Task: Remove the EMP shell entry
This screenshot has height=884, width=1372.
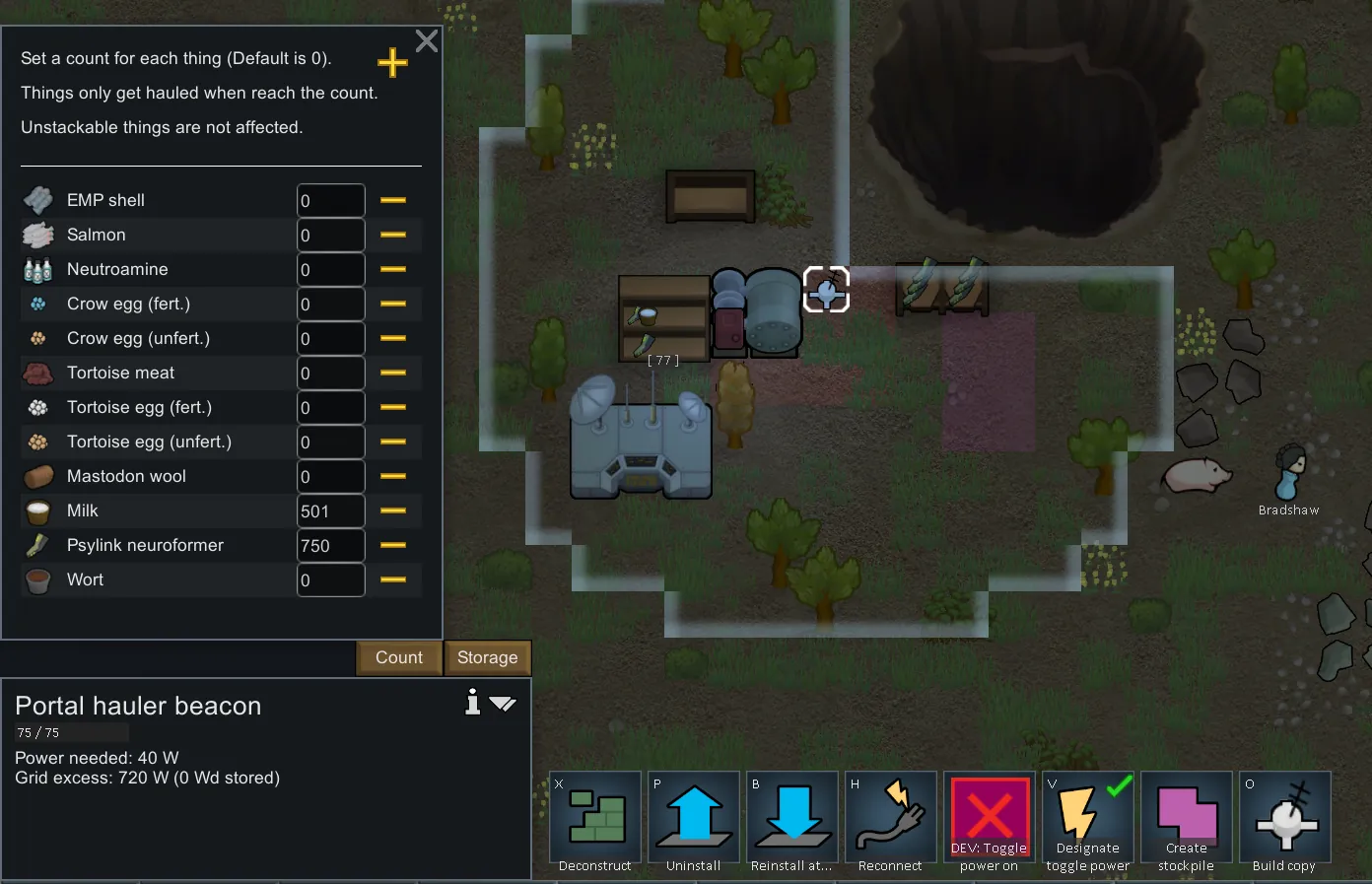Action: pyautogui.click(x=393, y=200)
